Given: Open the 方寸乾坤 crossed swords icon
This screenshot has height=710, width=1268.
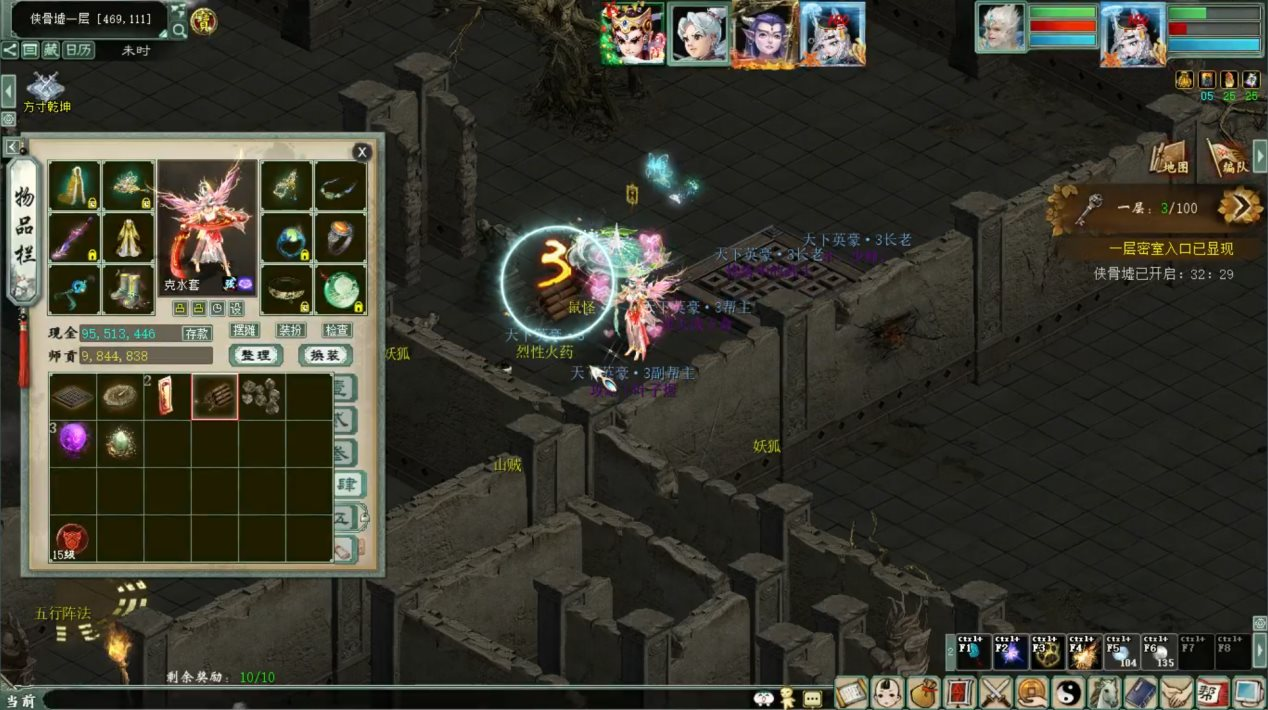Looking at the screenshot, I should tap(46, 87).
